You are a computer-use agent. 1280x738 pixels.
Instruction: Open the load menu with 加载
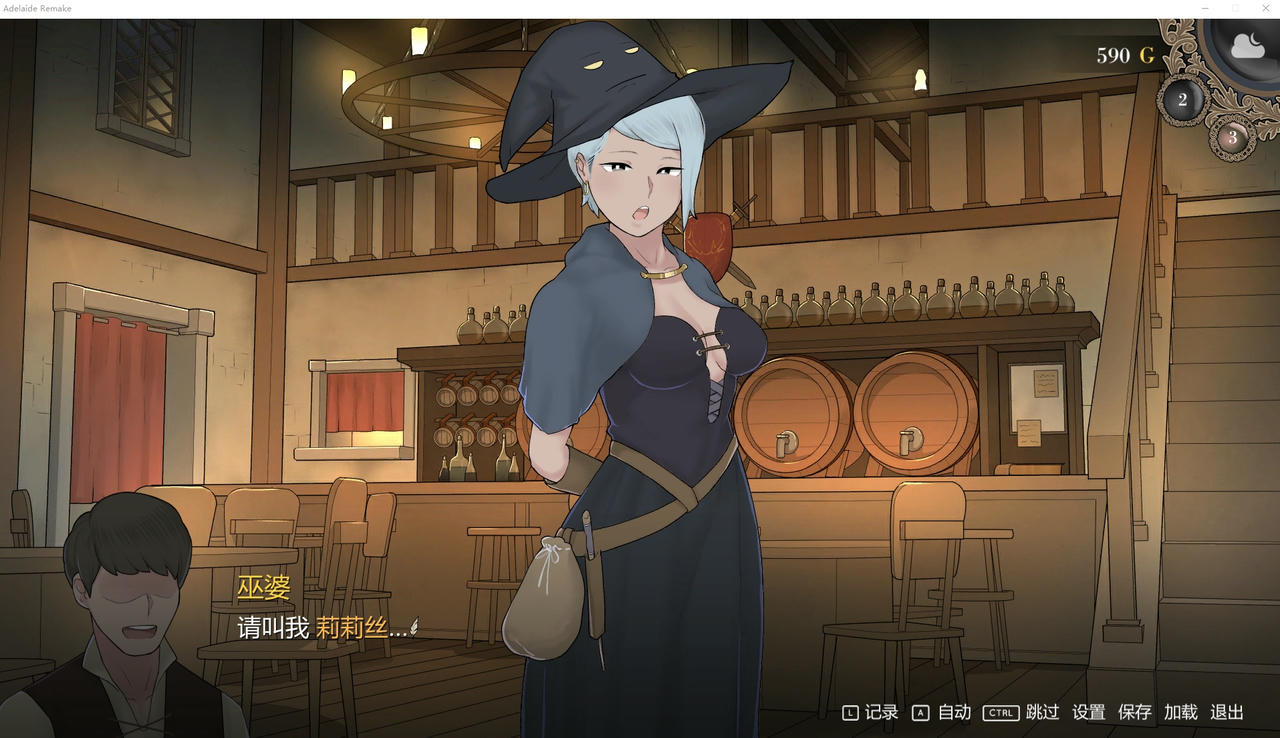pos(1181,712)
